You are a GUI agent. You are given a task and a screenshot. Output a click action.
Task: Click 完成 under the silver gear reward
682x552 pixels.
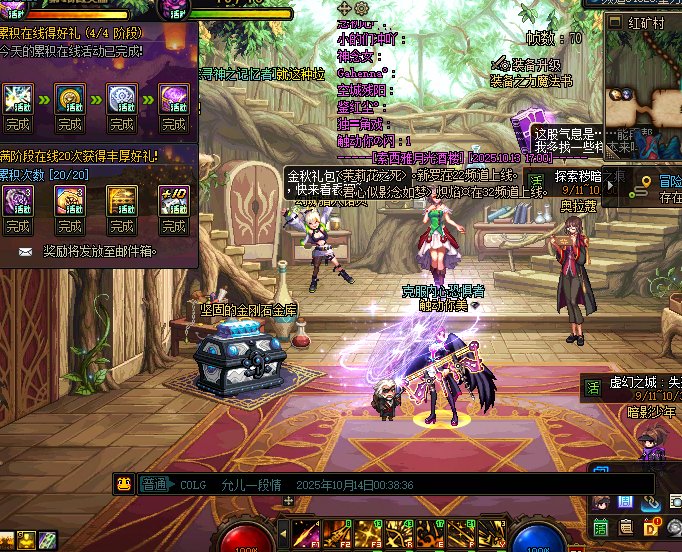pyautogui.click(x=122, y=124)
